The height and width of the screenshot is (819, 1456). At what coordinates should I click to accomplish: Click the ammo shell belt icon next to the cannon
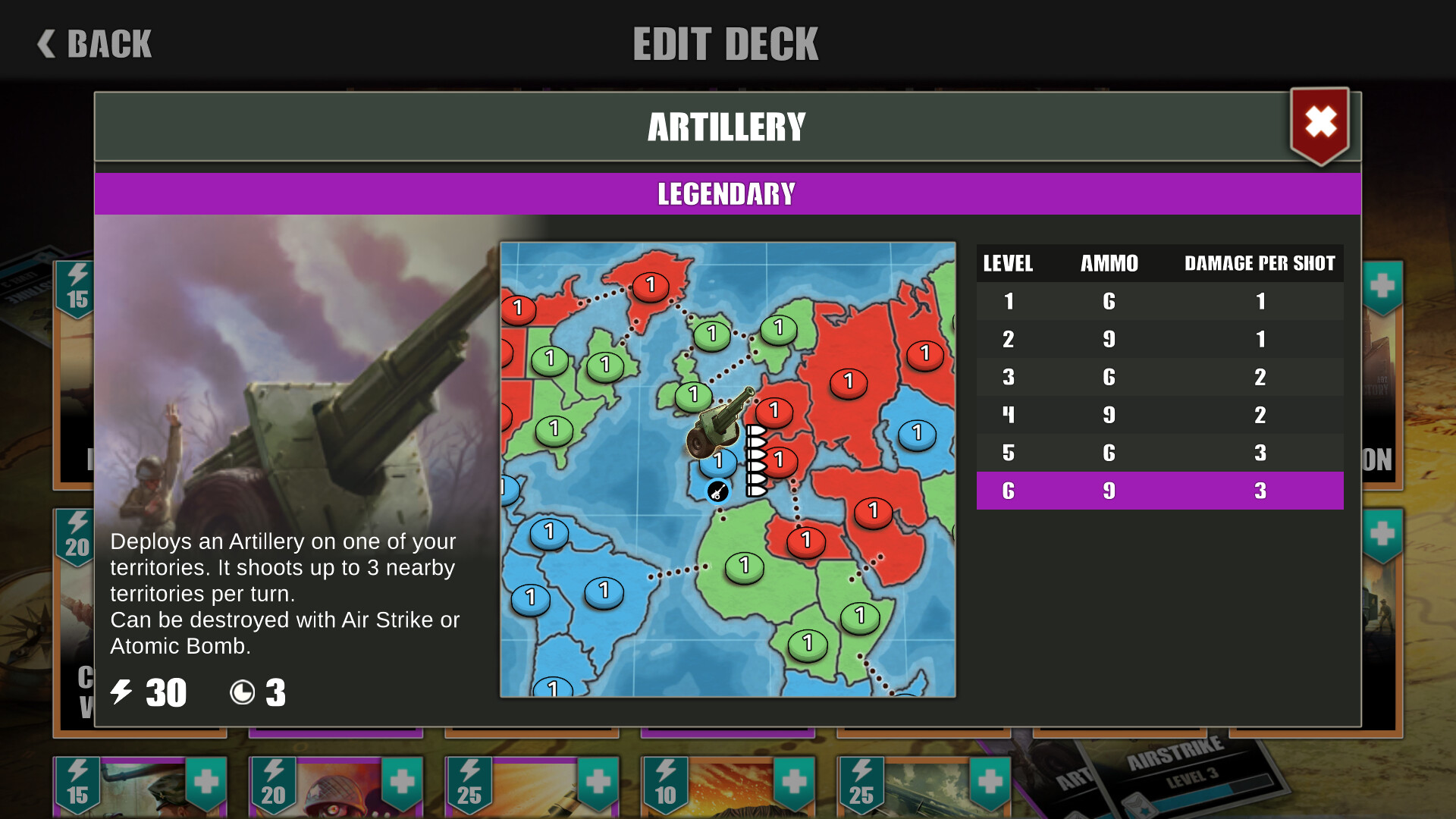coord(756,461)
